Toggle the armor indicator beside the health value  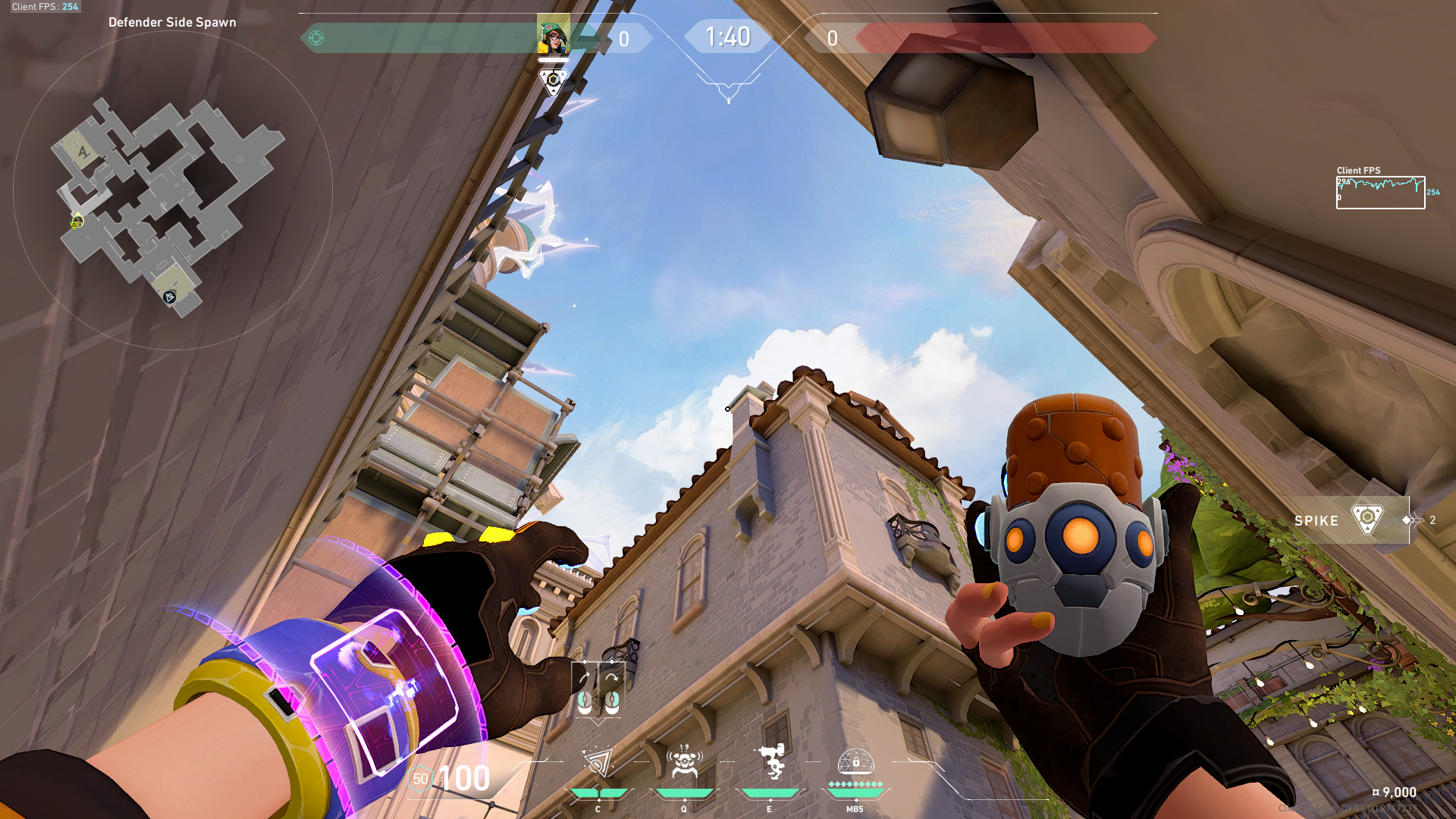point(422,777)
